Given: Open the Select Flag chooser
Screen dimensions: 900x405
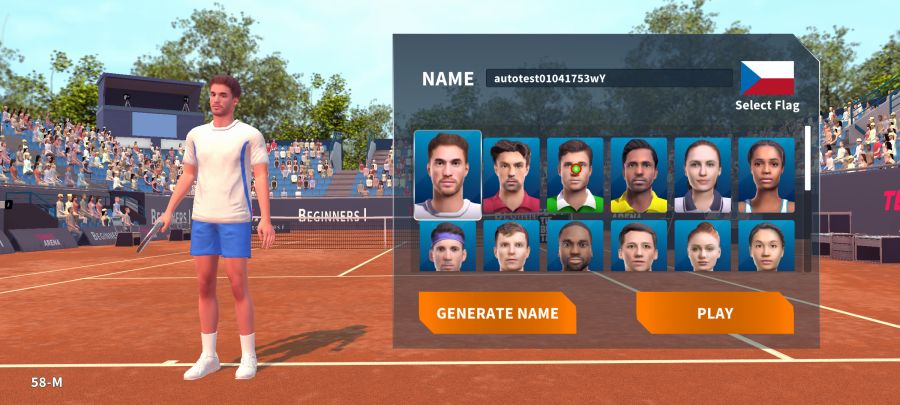Looking at the screenshot, I should pyautogui.click(x=767, y=84).
